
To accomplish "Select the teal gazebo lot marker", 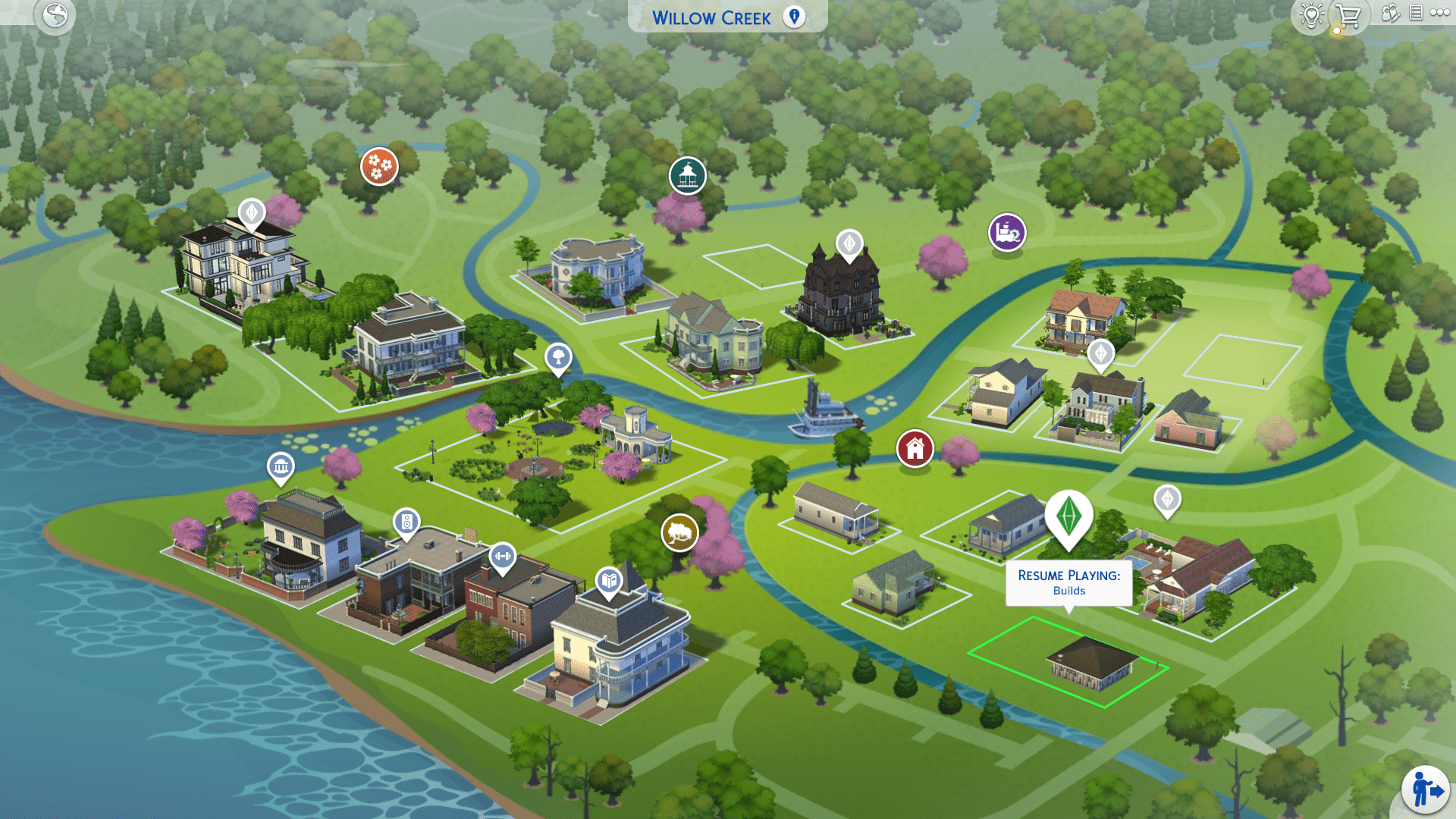I will (688, 176).
